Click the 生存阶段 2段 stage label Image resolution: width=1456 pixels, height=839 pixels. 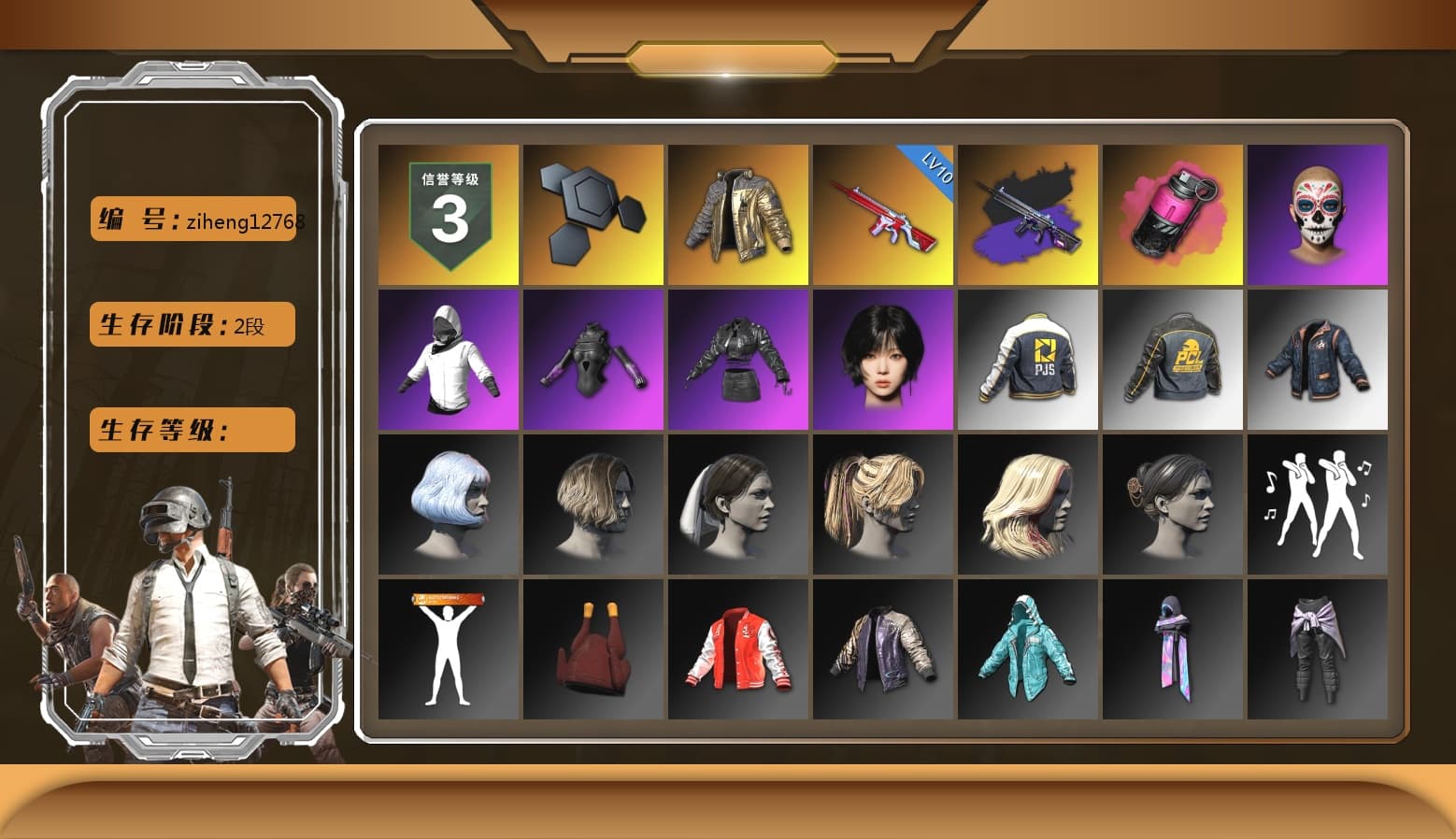tap(191, 324)
